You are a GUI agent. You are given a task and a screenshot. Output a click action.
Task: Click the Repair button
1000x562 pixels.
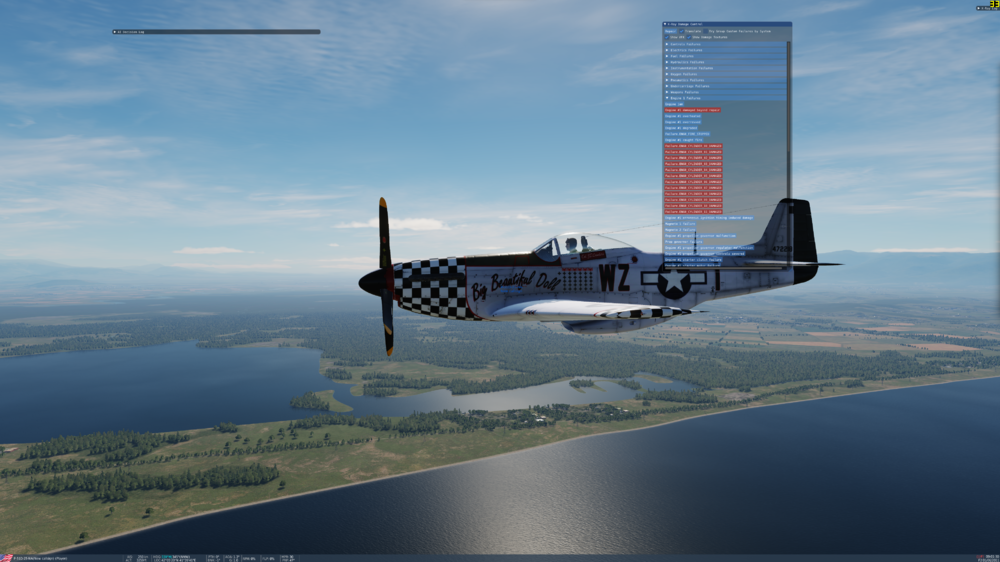point(670,31)
